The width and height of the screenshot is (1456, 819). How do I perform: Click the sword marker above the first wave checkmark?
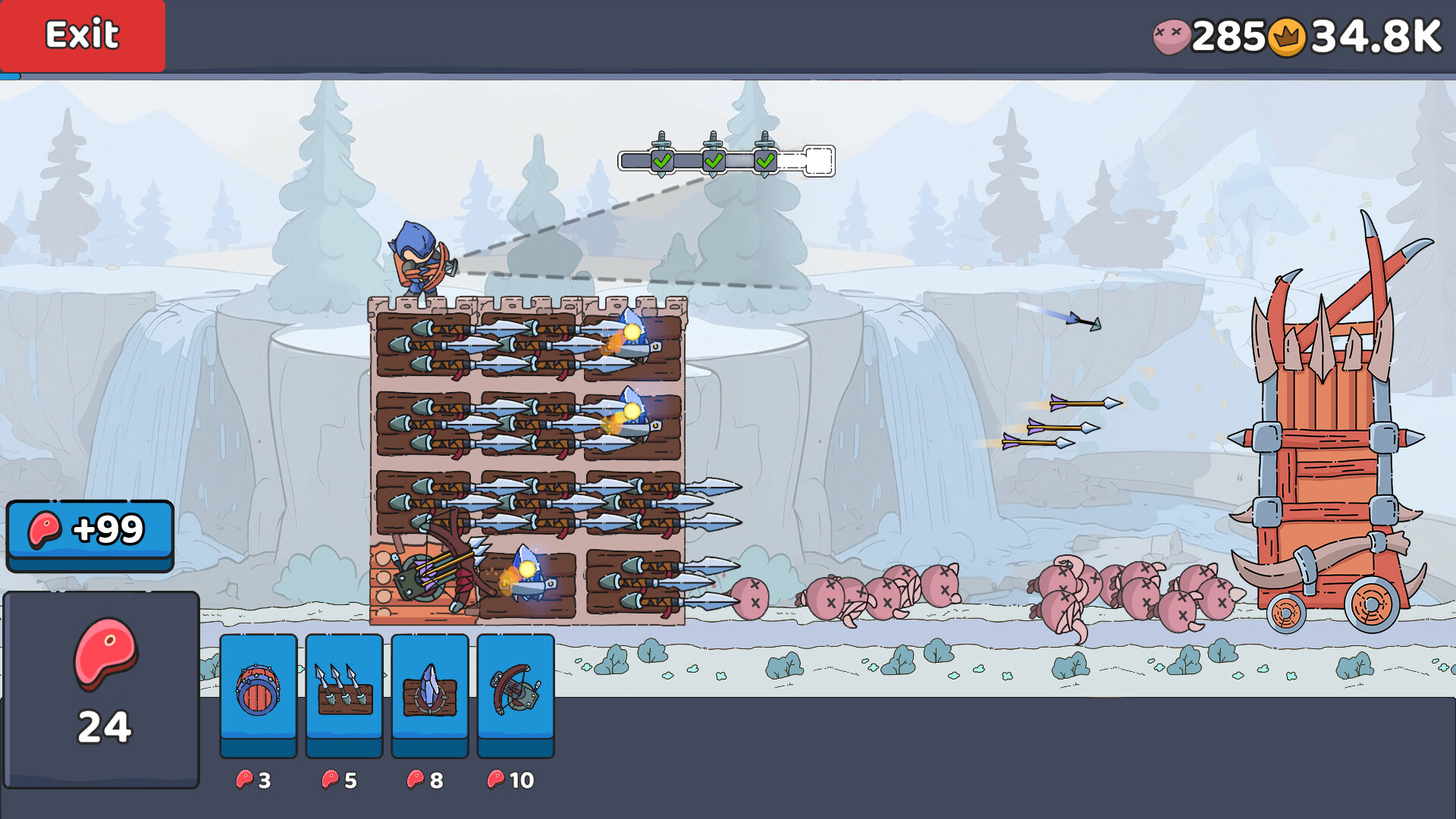pos(661,140)
